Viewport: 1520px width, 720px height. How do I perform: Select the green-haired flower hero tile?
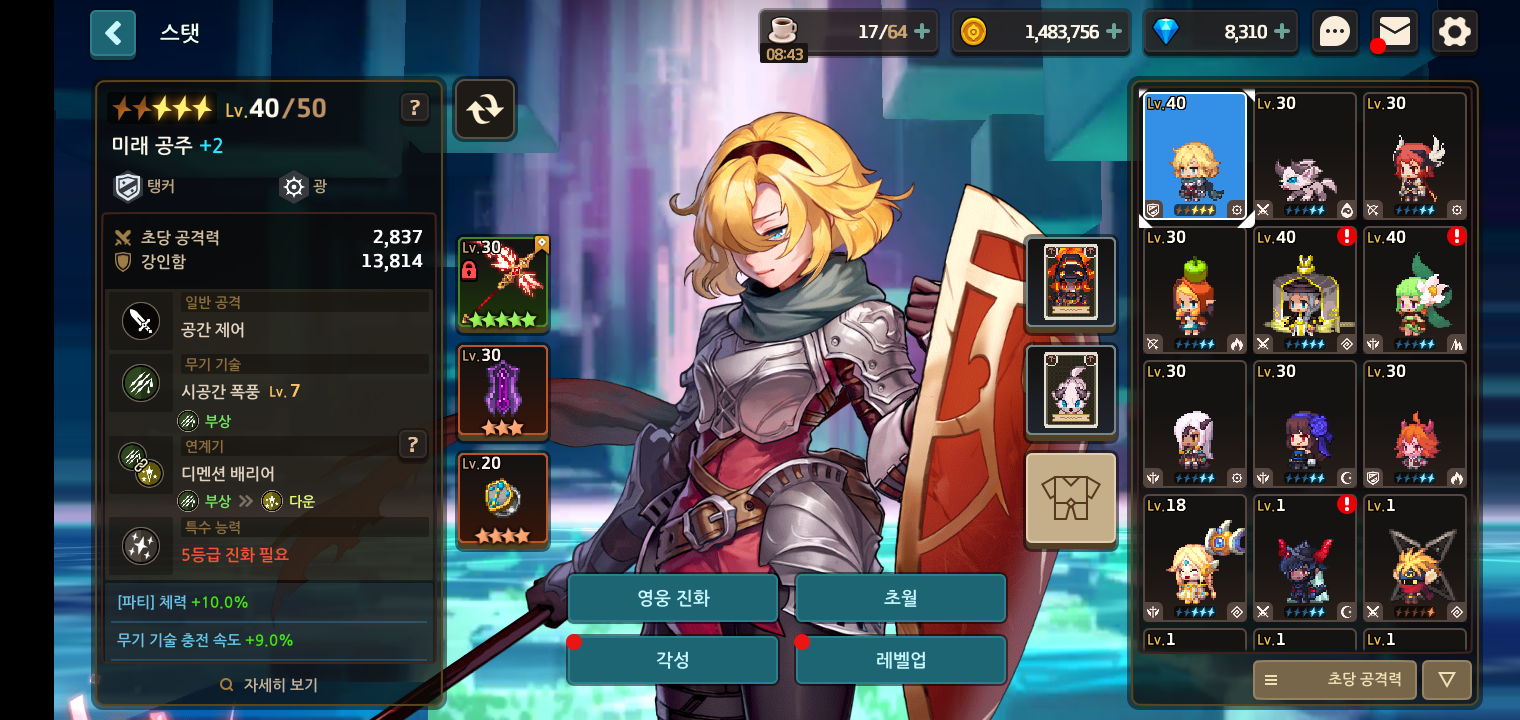[1414, 290]
